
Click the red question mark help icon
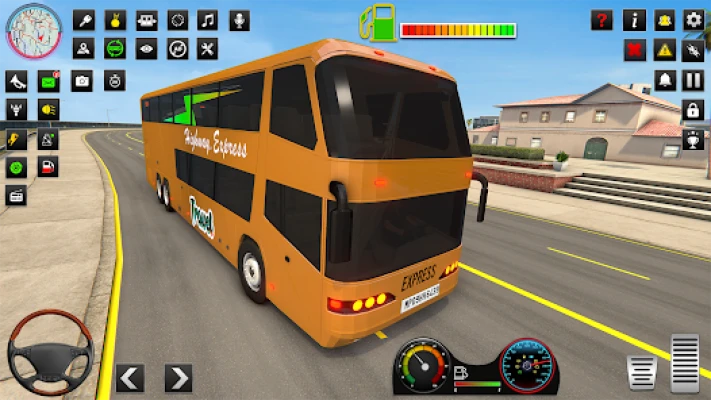[x=601, y=20]
